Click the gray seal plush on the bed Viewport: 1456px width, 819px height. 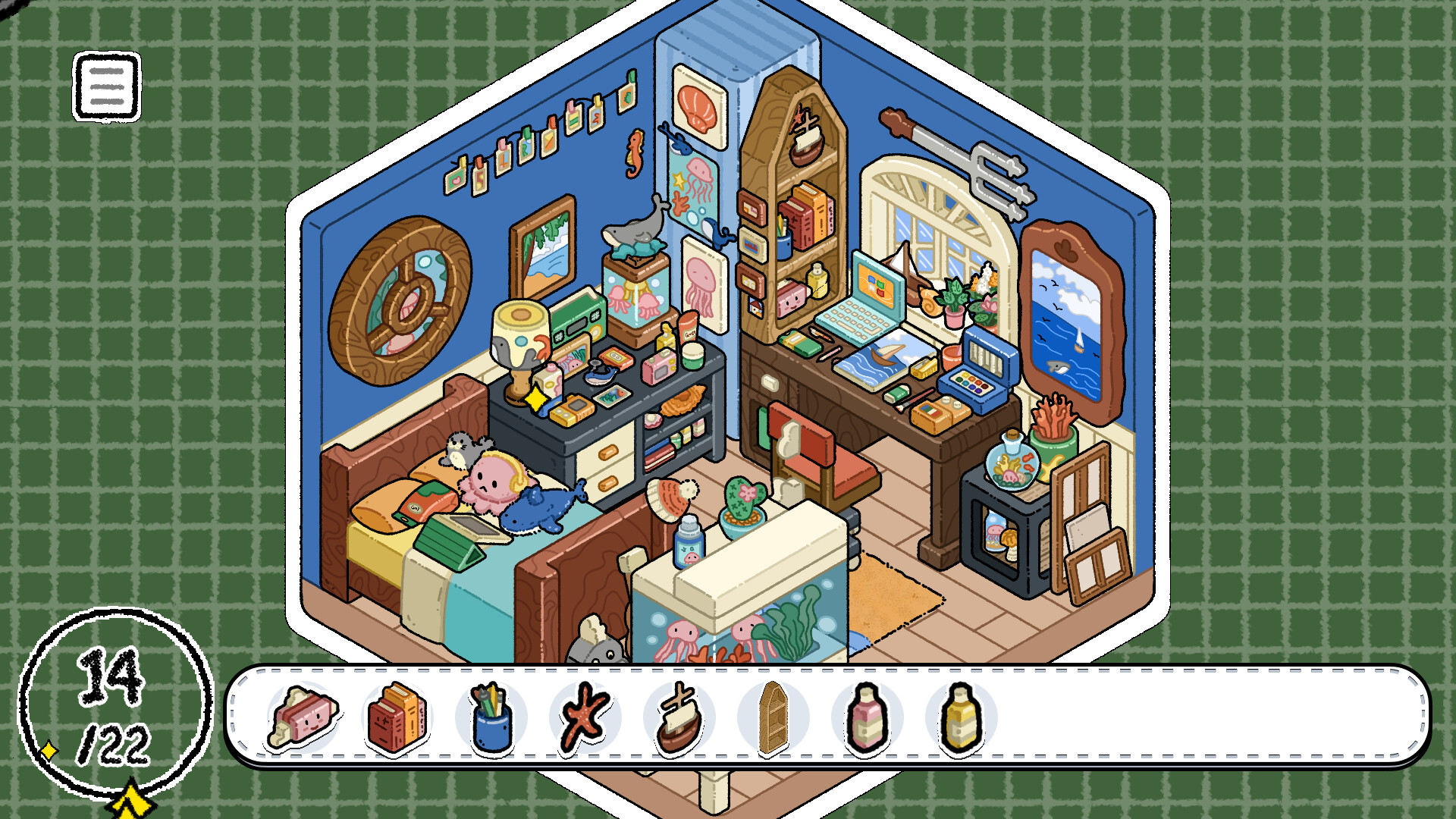pos(461,449)
